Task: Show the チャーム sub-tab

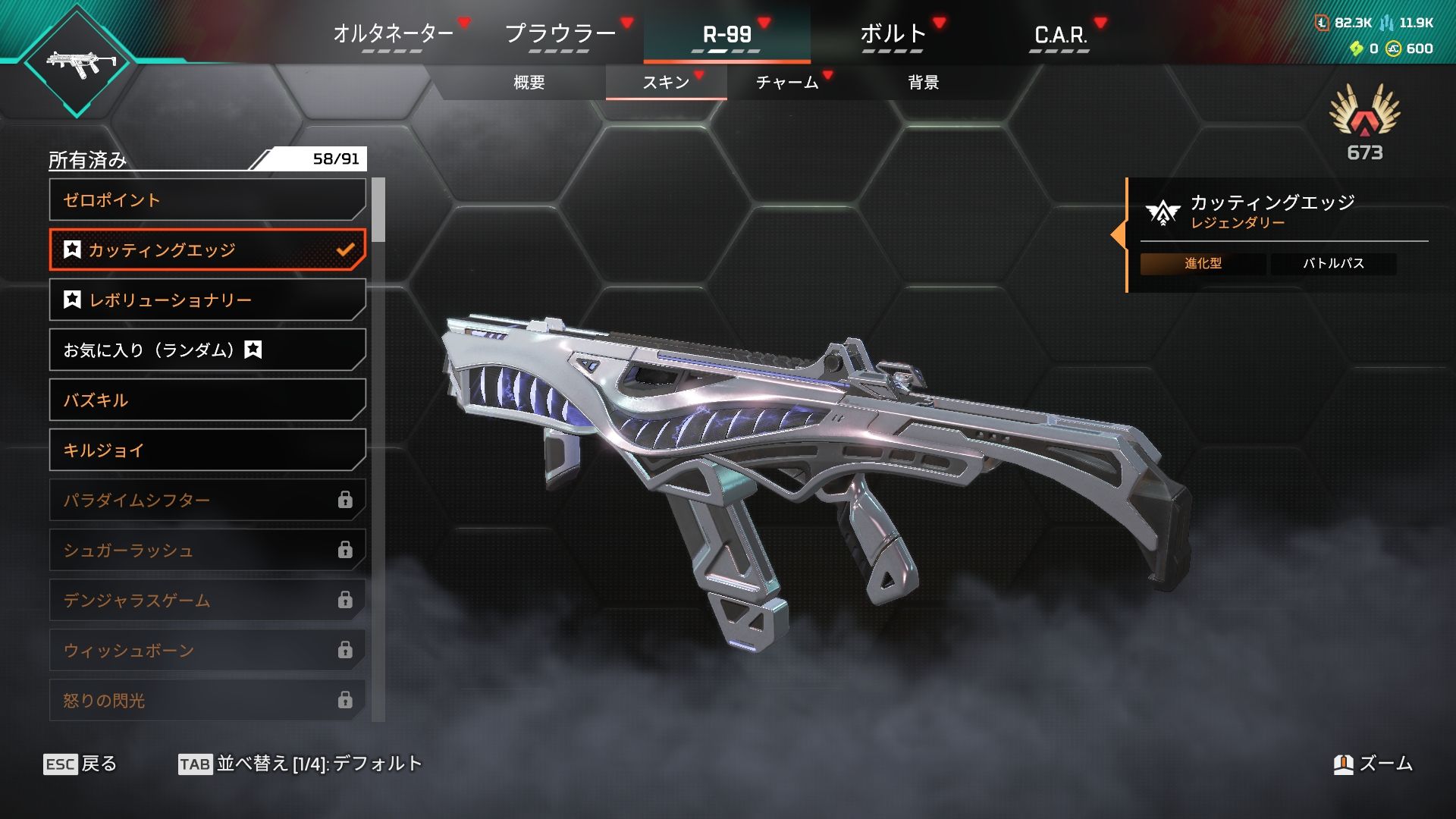Action: (x=787, y=82)
